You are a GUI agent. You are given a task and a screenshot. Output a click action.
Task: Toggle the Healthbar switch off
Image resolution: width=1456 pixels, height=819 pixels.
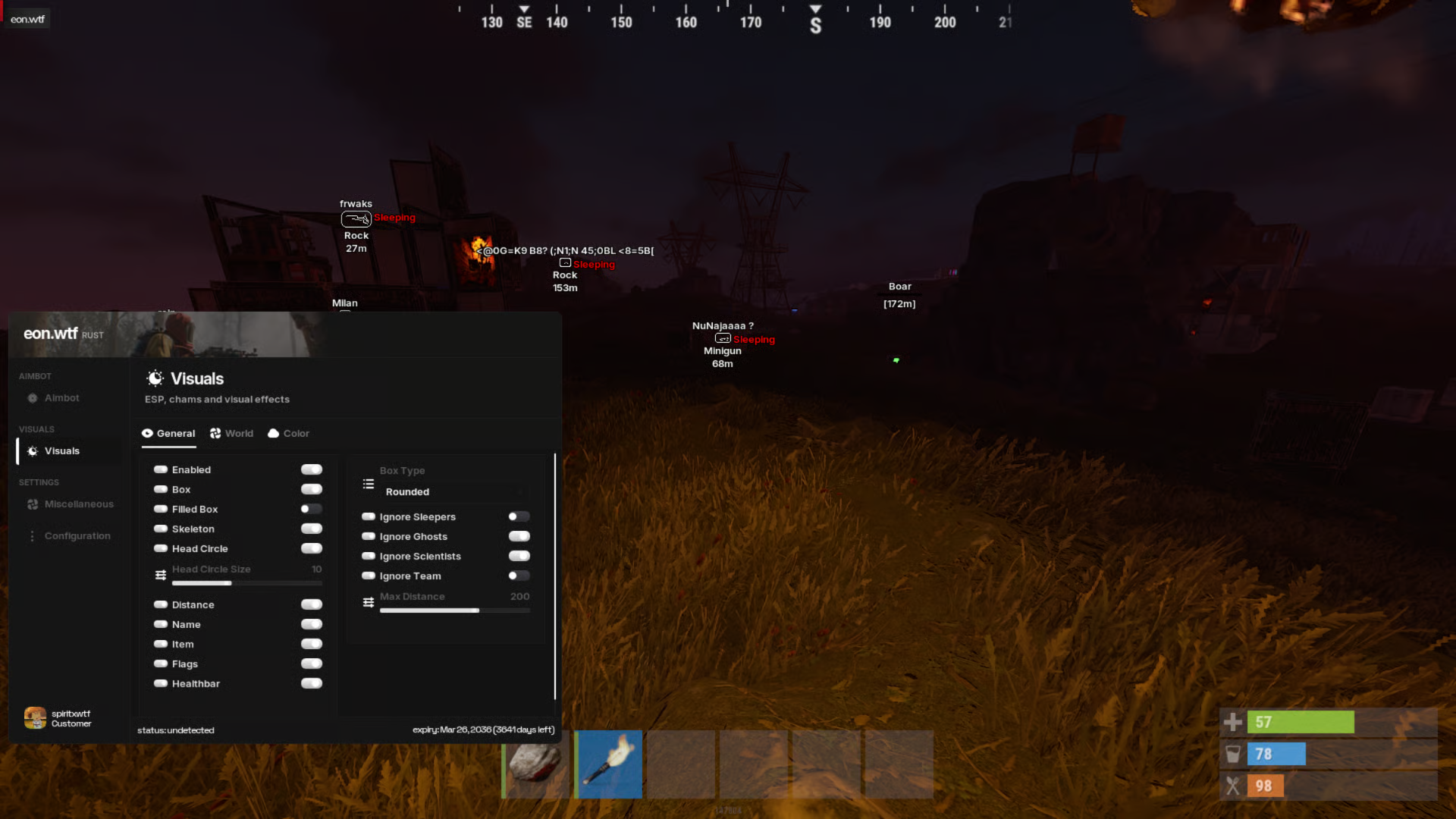311,683
